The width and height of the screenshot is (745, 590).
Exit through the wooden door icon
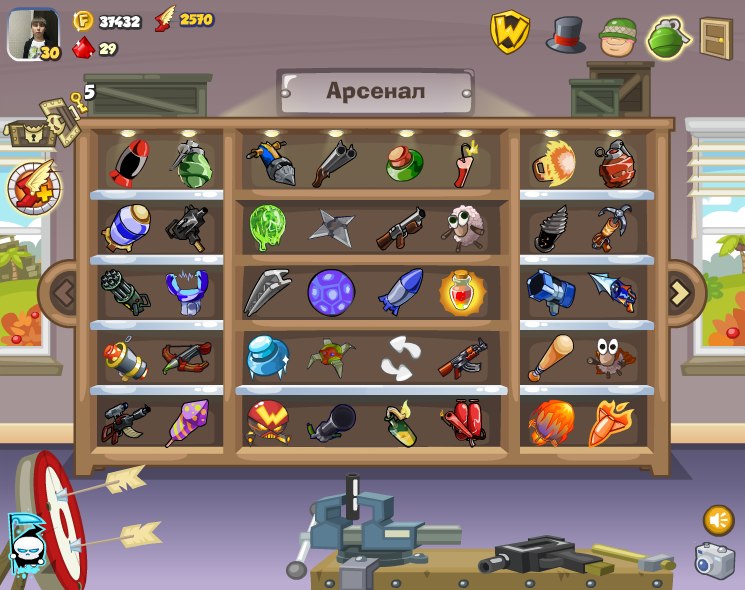click(716, 38)
